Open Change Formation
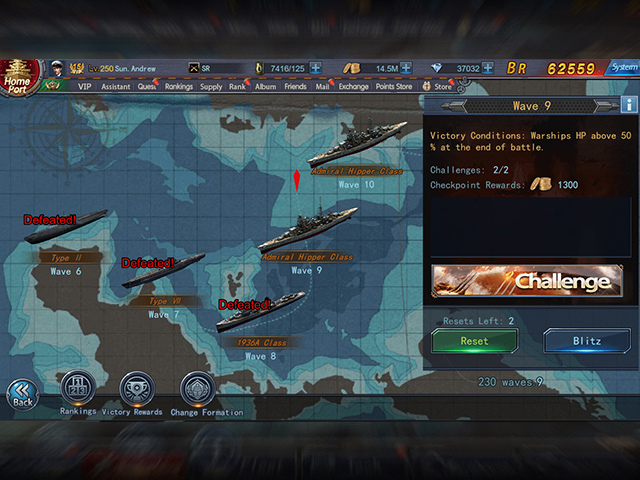 (x=198, y=388)
